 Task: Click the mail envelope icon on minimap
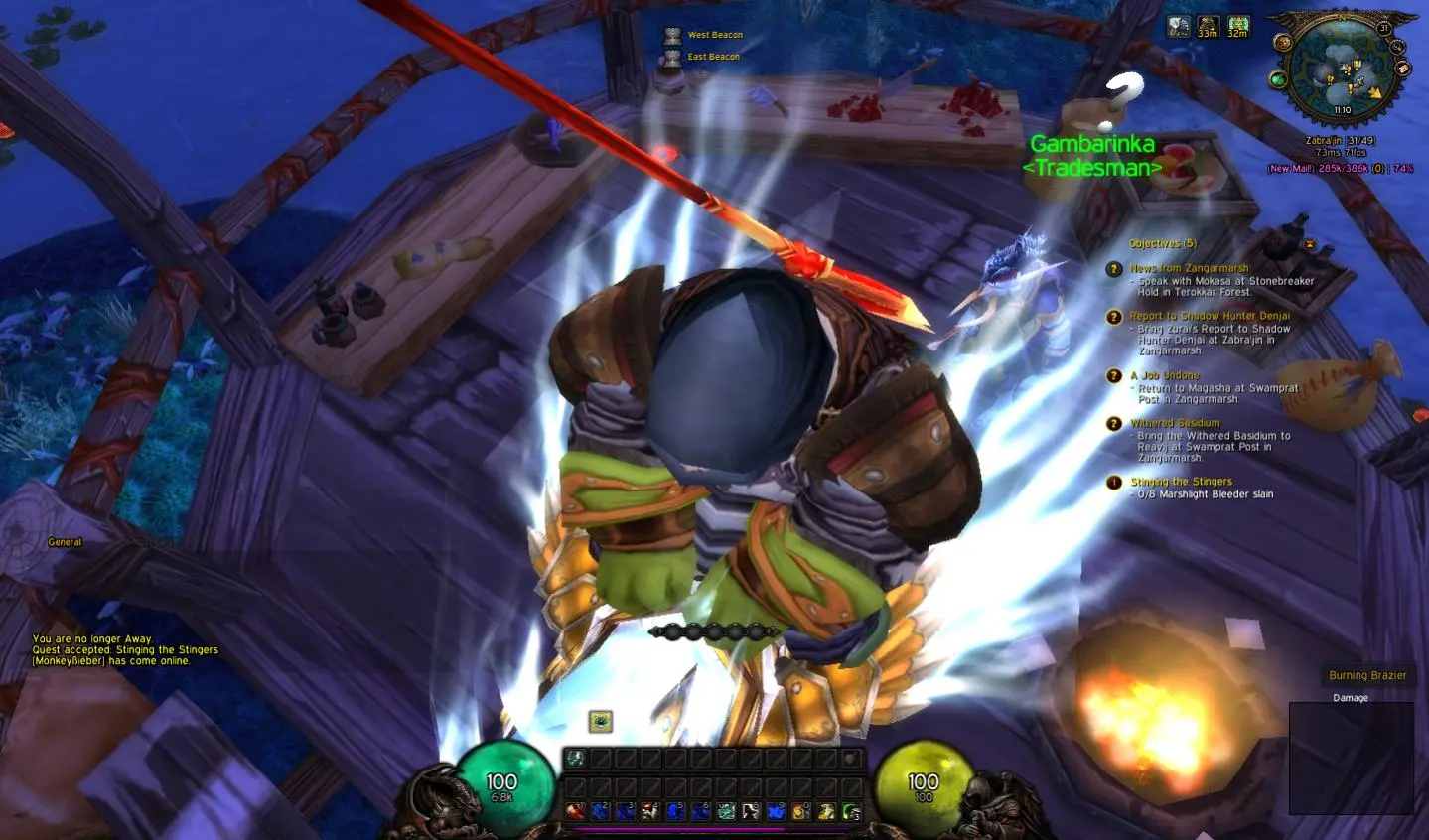[x=1403, y=69]
